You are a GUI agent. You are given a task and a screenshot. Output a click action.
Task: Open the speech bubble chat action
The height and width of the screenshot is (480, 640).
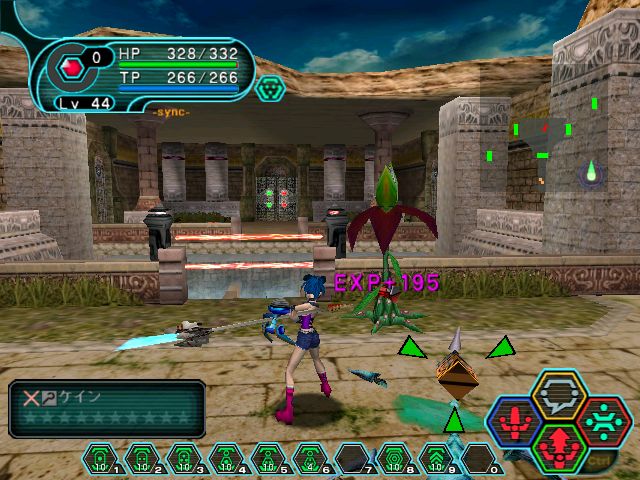click(x=559, y=397)
